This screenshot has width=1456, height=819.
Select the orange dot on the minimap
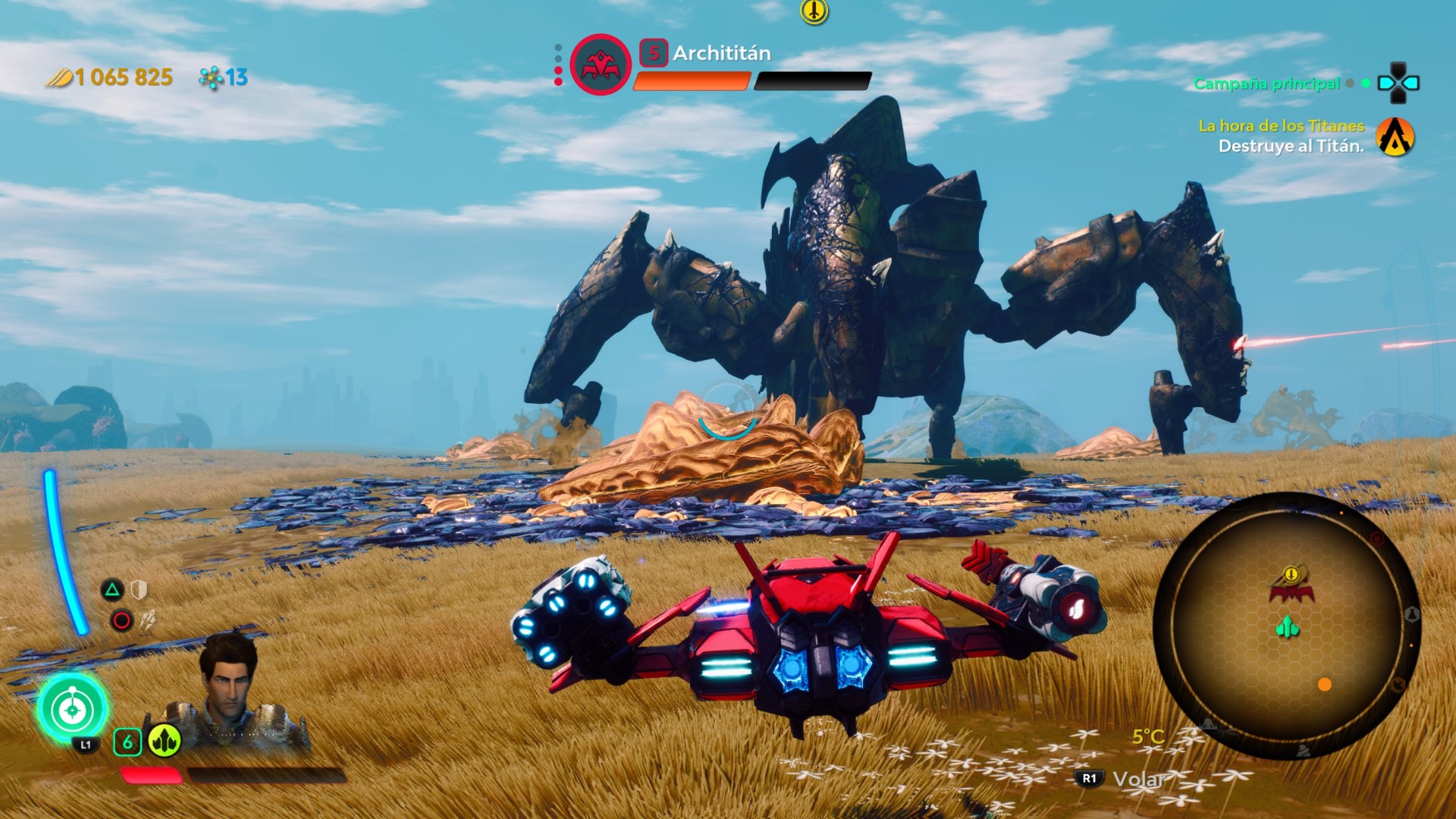(1325, 685)
